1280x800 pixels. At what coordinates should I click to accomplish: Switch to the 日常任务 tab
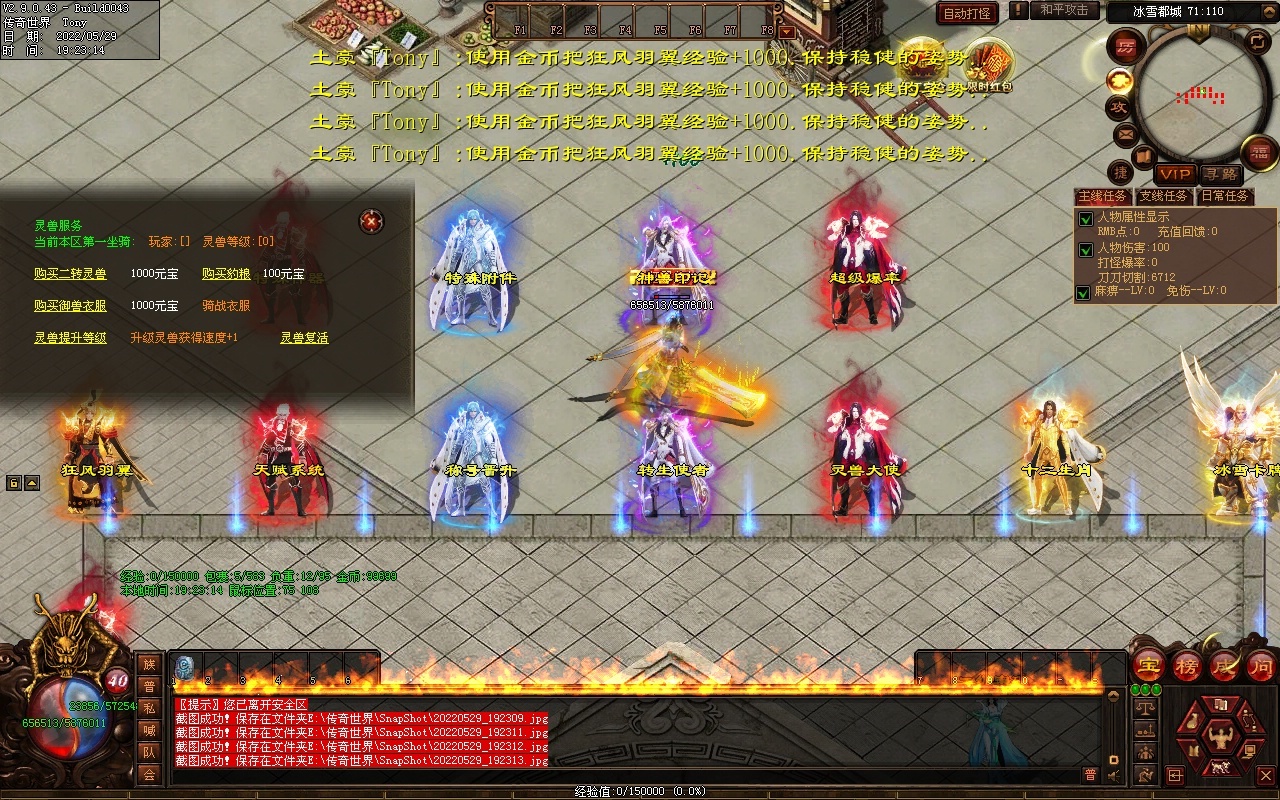(1225, 196)
